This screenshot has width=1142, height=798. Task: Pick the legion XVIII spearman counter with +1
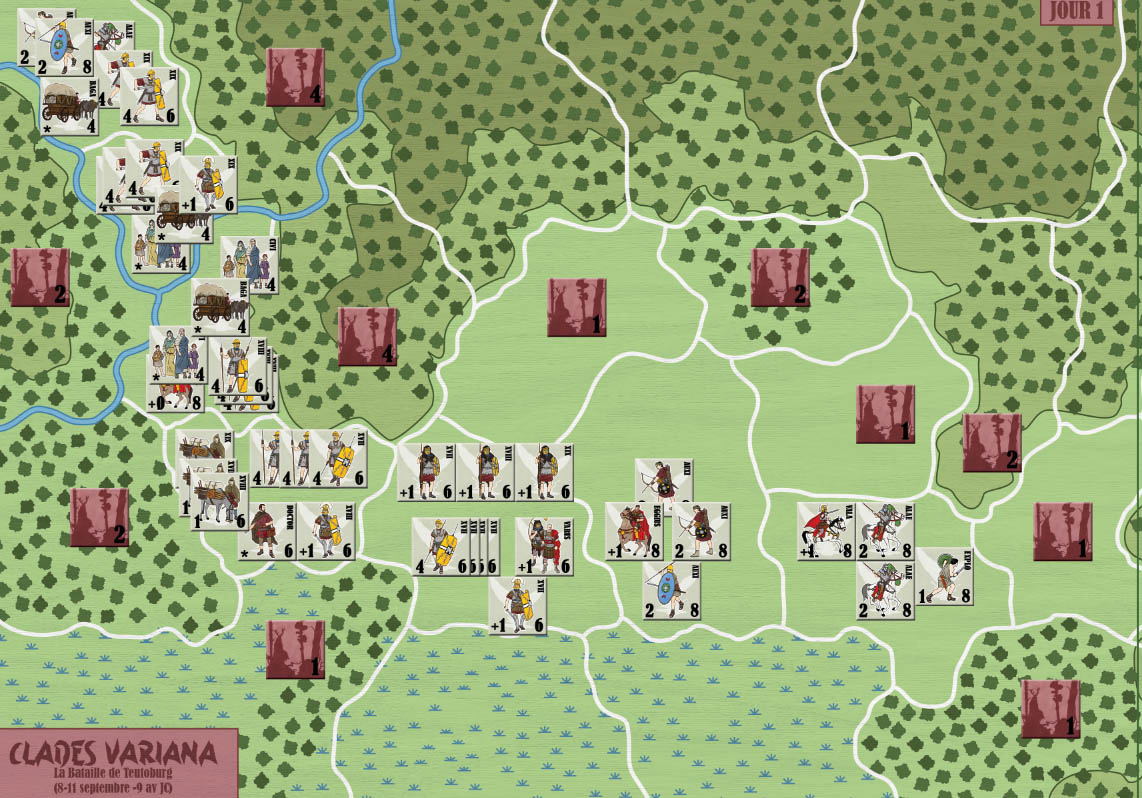485,471
